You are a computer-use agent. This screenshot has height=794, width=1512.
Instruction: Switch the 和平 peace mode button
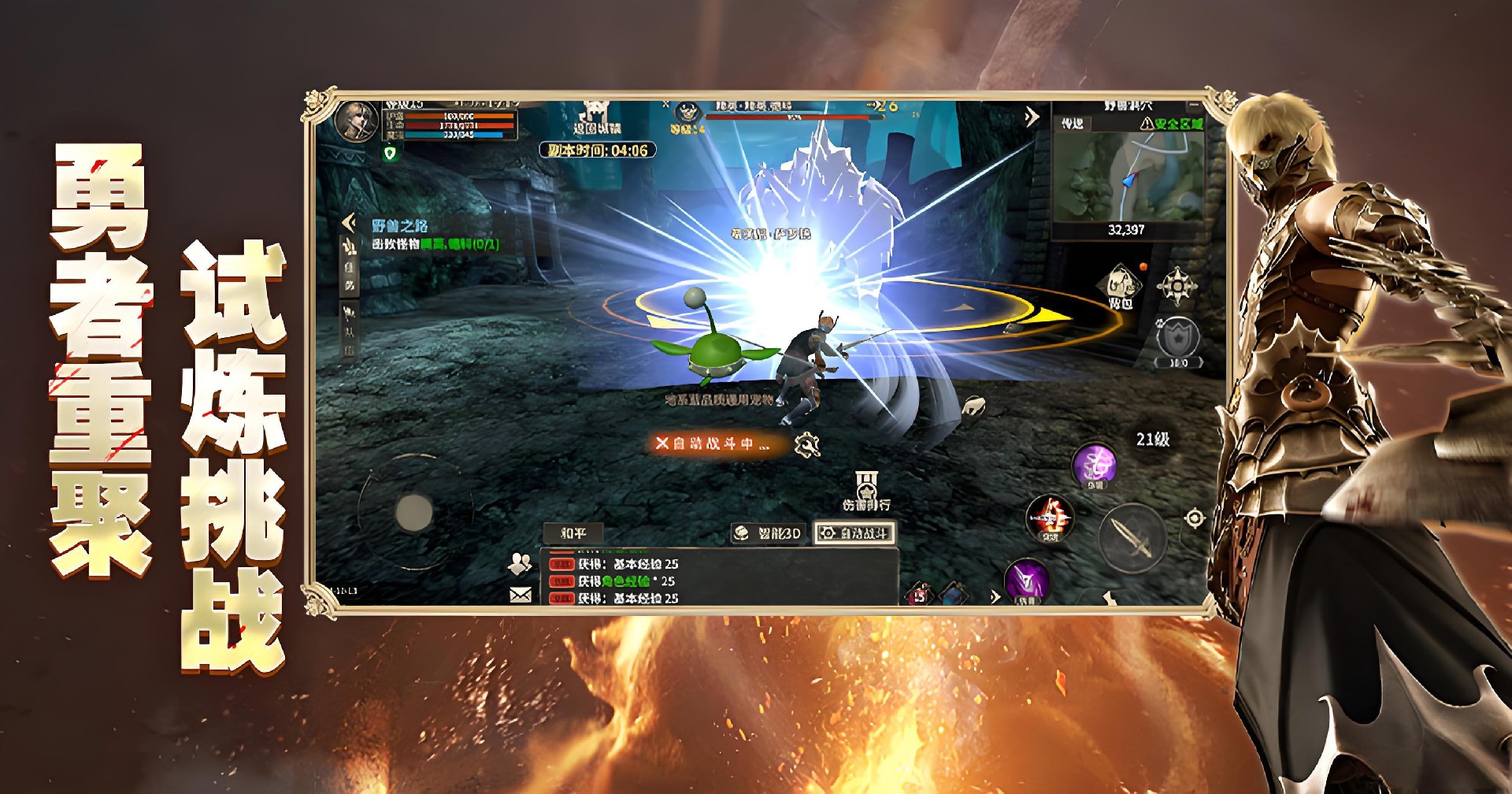573,533
